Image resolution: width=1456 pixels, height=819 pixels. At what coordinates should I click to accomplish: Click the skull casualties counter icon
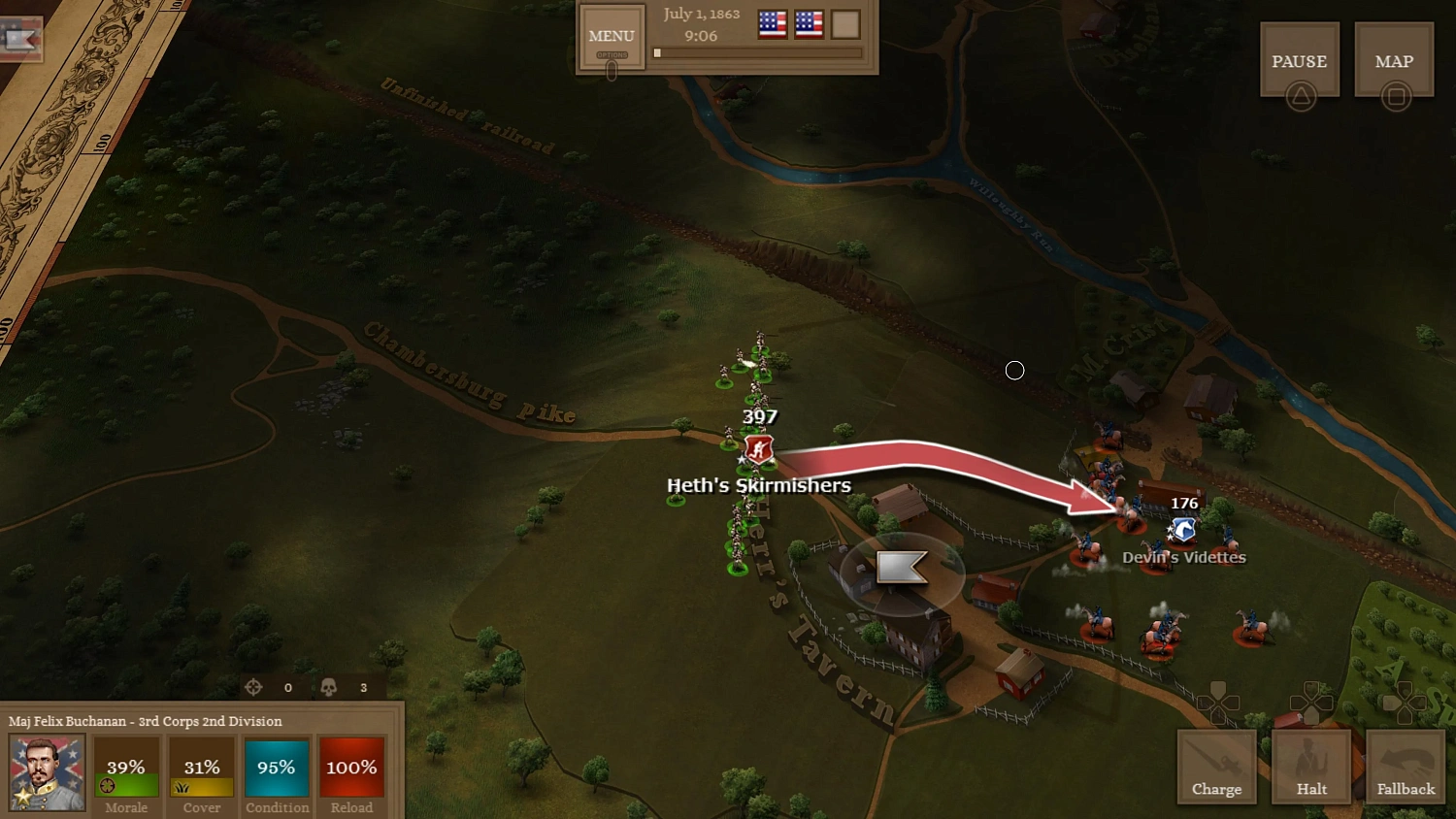coord(327,687)
